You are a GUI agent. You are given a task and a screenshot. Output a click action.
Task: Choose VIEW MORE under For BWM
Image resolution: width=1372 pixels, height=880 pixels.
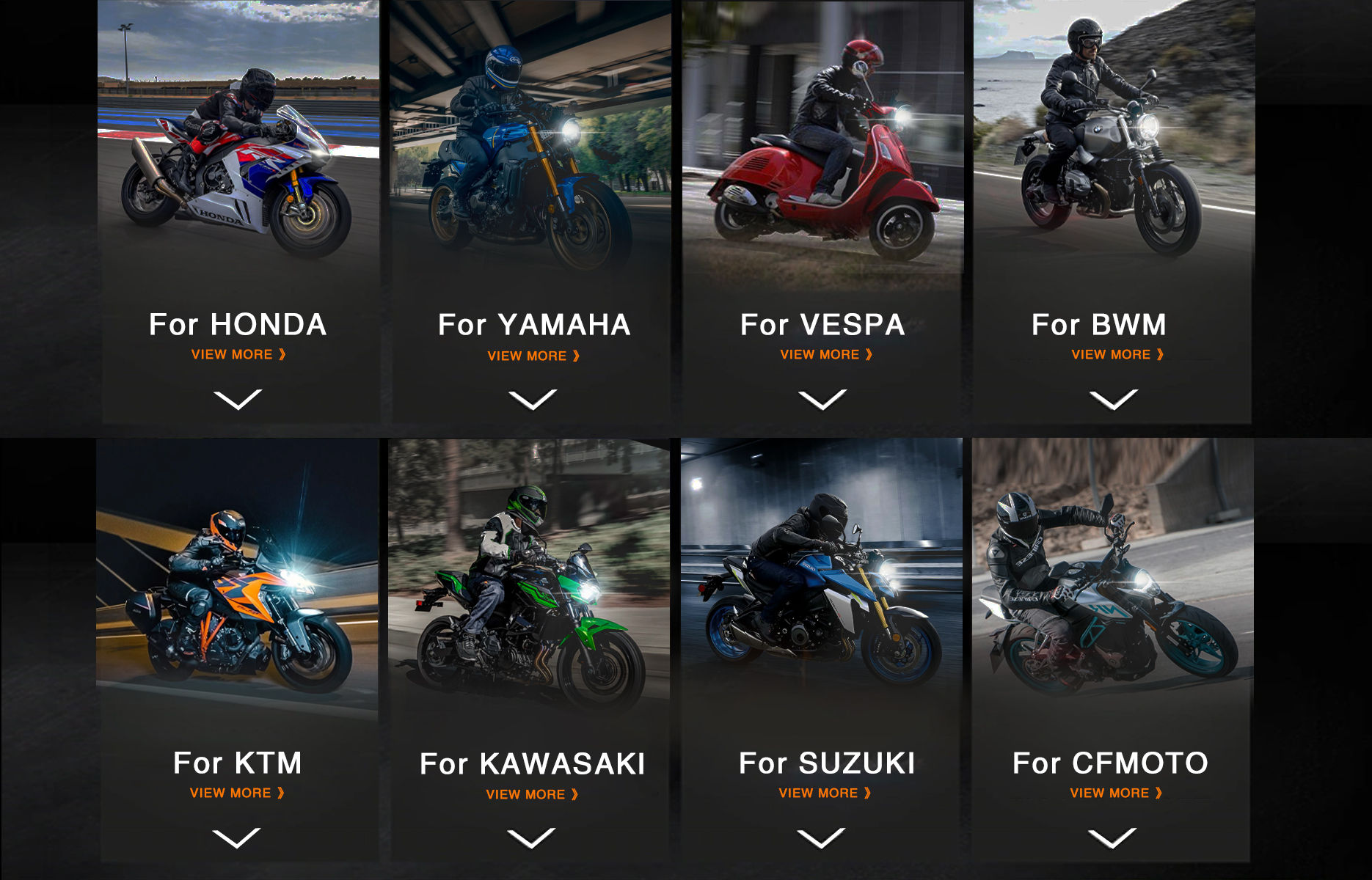point(1117,354)
